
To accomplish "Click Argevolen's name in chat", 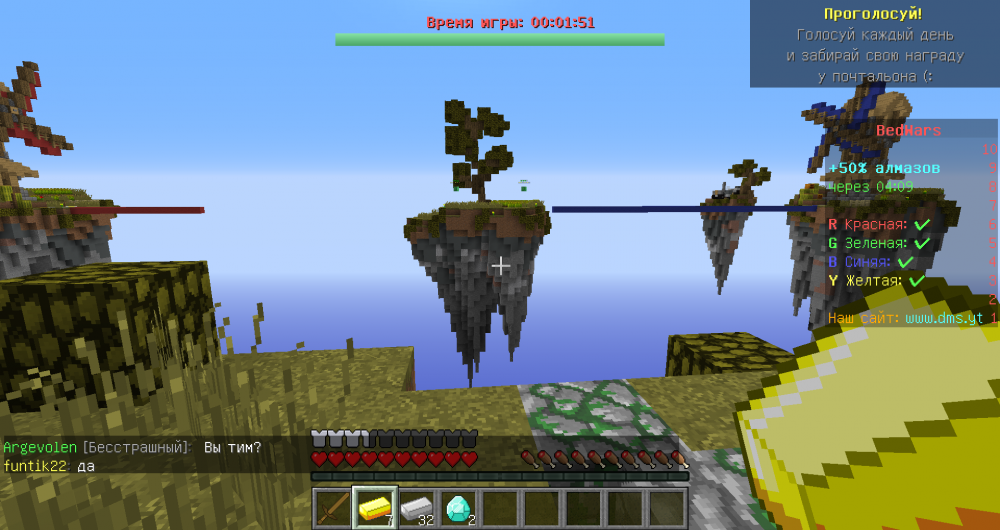I will click(x=40, y=447).
